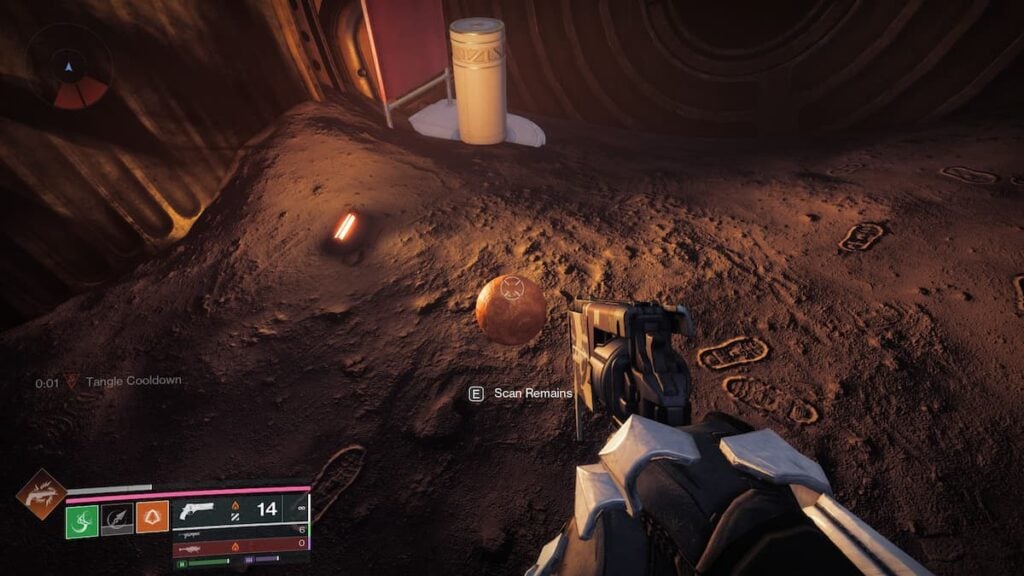Use the gray melee ability icon

[117, 520]
